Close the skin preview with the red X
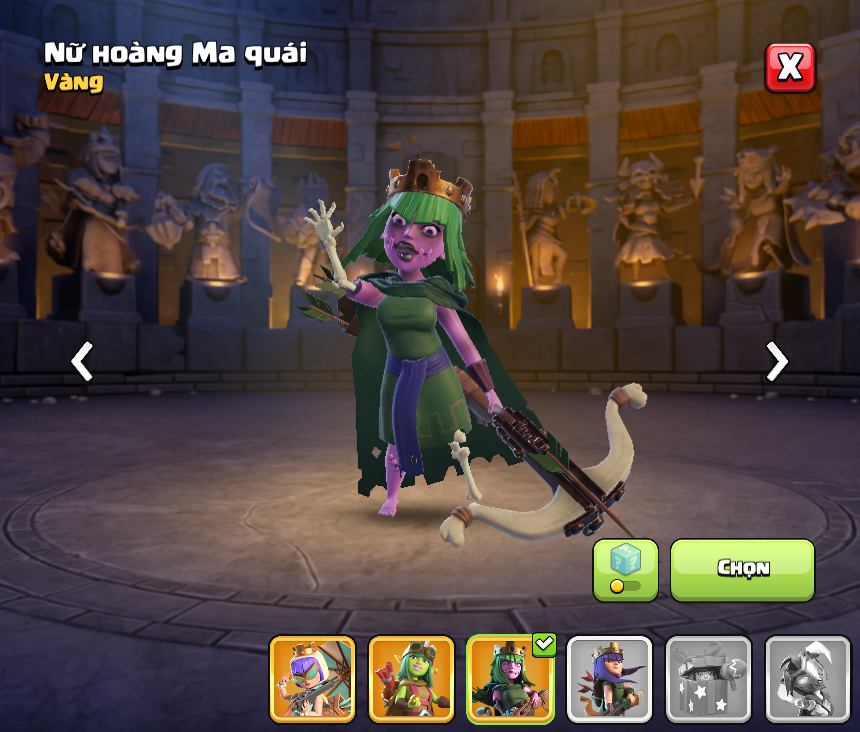This screenshot has height=732, width=860. [x=790, y=68]
